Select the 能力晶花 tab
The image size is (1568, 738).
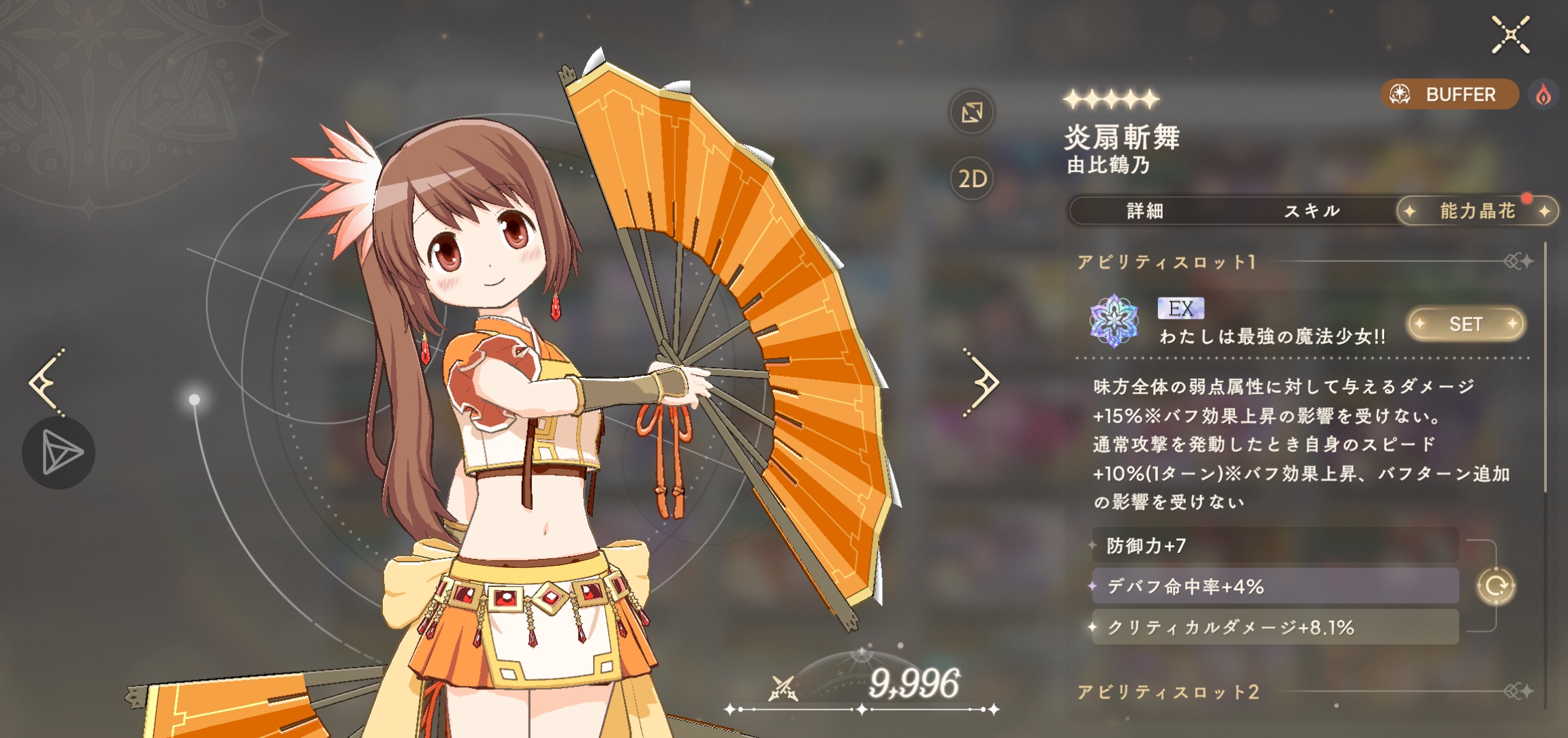[1477, 211]
